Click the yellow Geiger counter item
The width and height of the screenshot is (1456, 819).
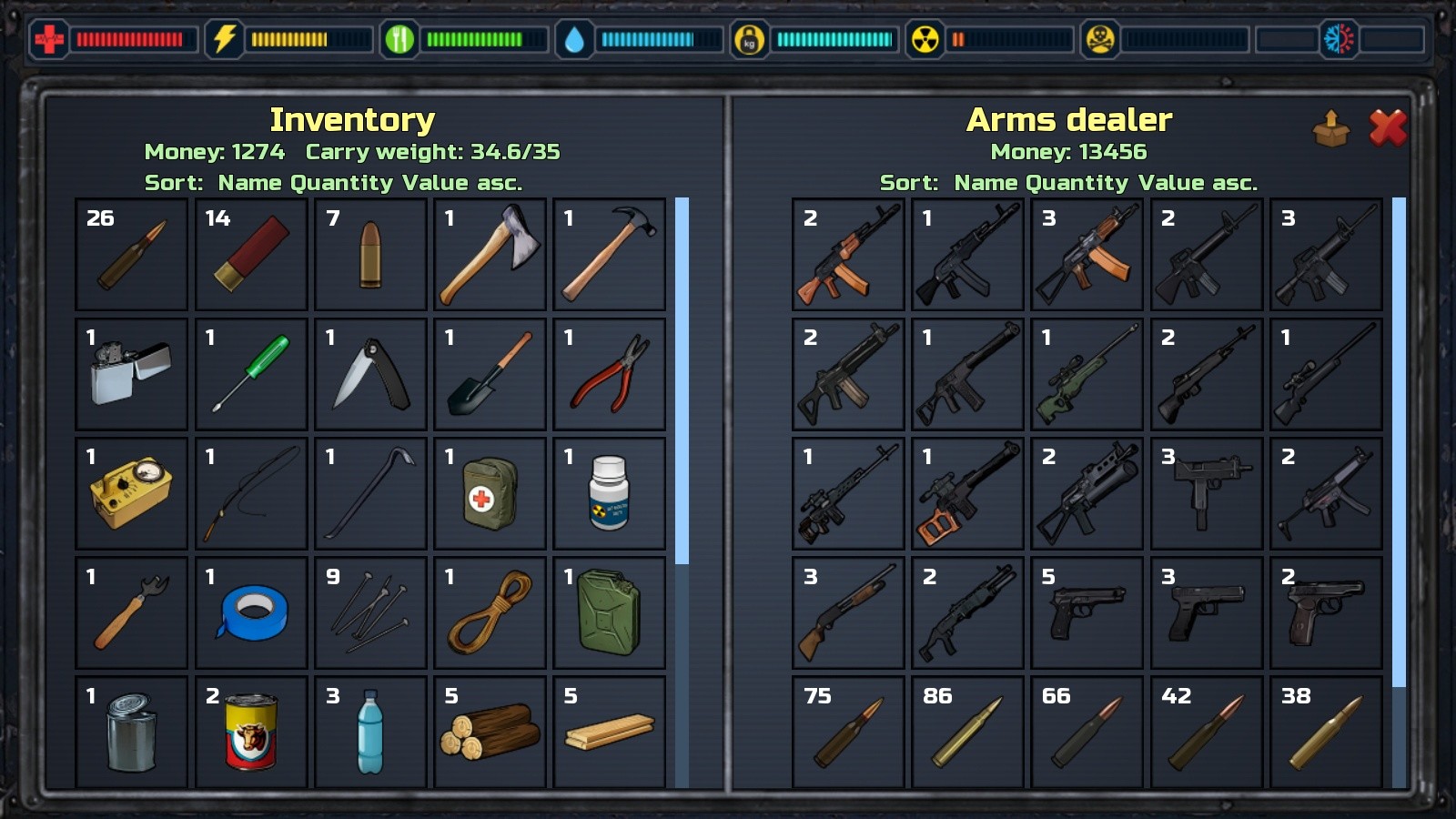[x=131, y=492]
